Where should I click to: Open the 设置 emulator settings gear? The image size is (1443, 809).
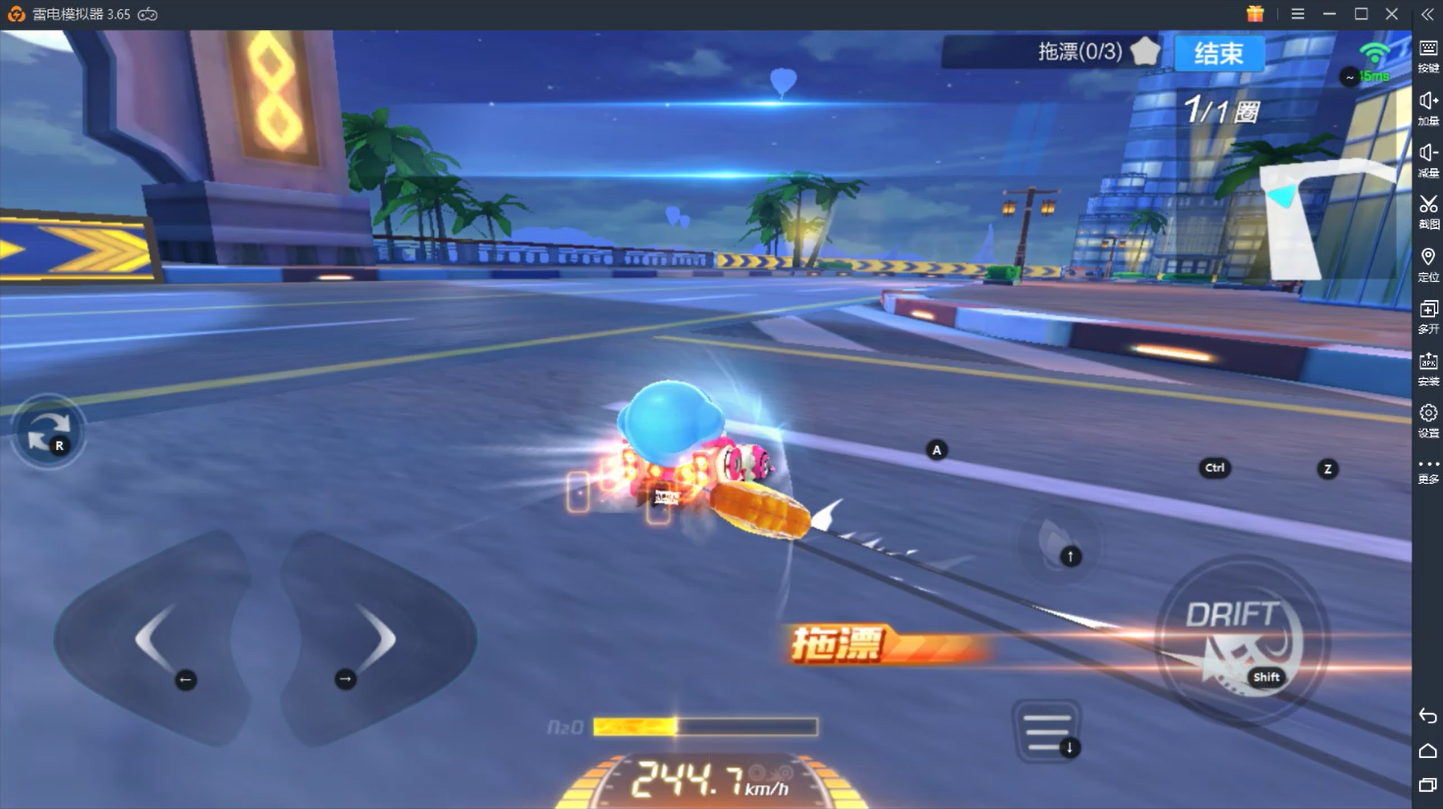(x=1428, y=412)
